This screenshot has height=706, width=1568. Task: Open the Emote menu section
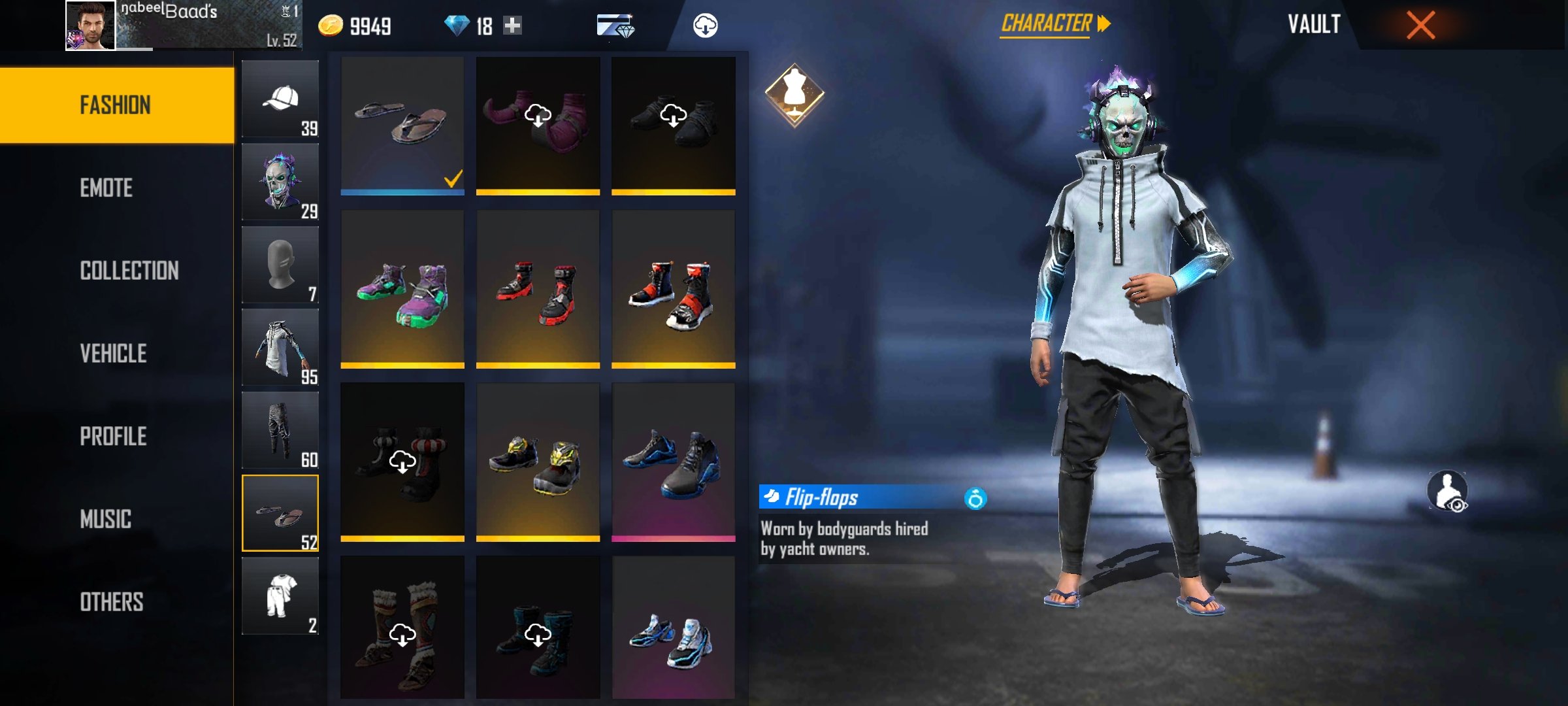[x=106, y=188]
